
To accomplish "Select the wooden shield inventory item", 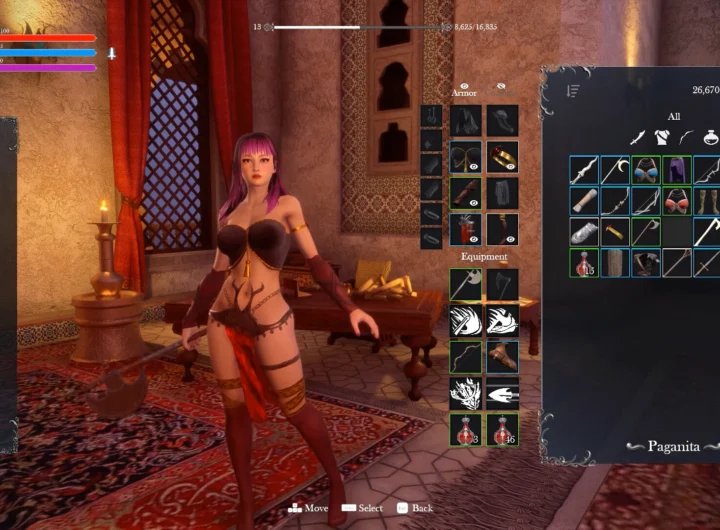I will point(615,263).
